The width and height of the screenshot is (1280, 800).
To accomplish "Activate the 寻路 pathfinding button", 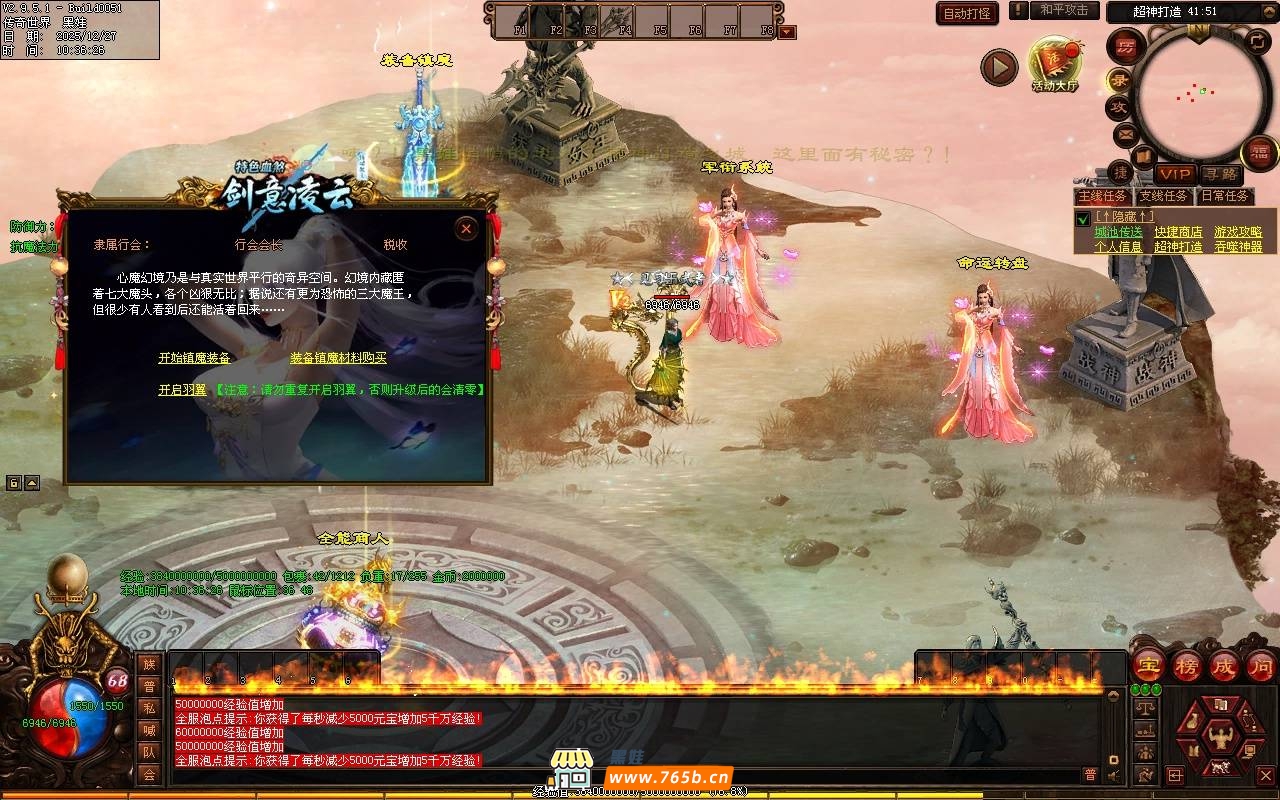I will pyautogui.click(x=1219, y=174).
